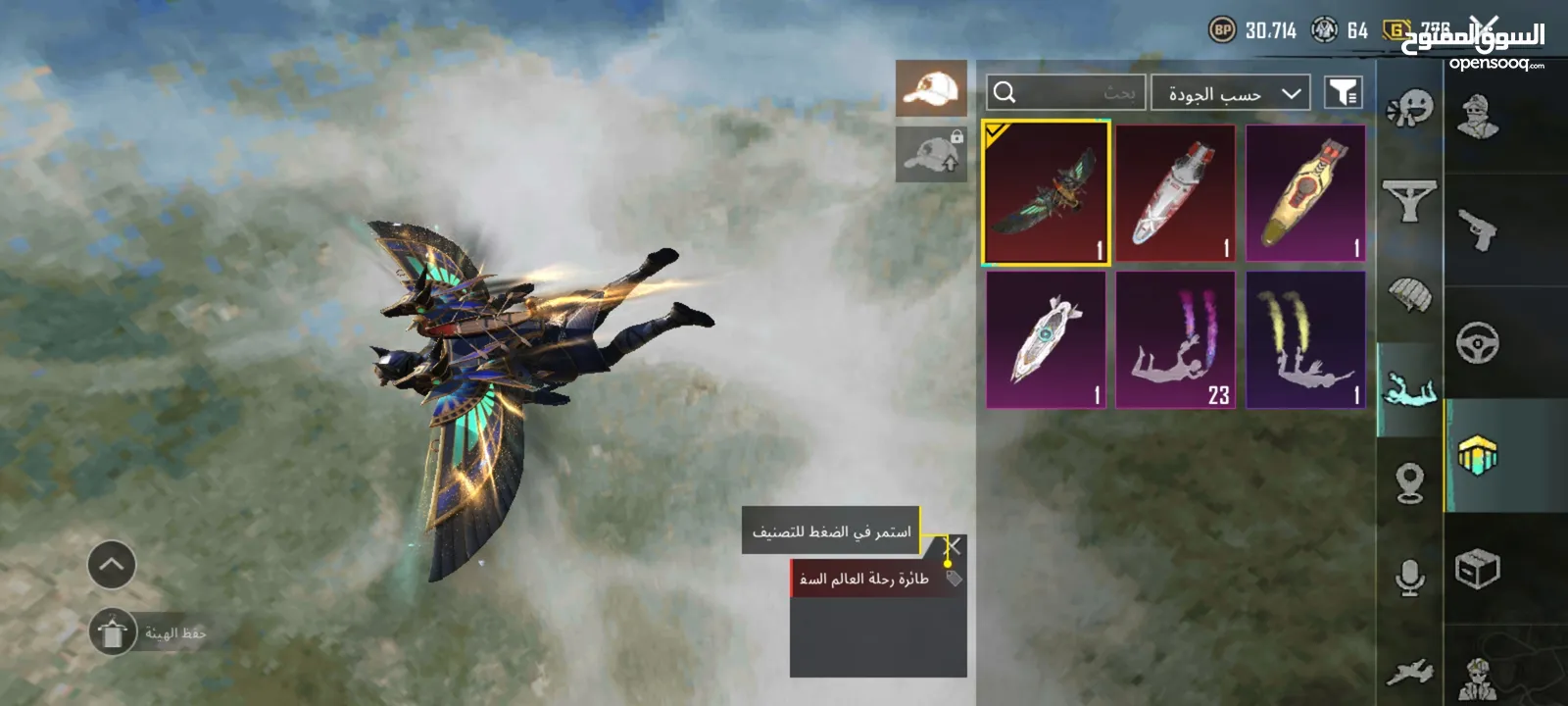Switch to the parachute category
Viewport: 1568px width, 706px height.
[1409, 294]
